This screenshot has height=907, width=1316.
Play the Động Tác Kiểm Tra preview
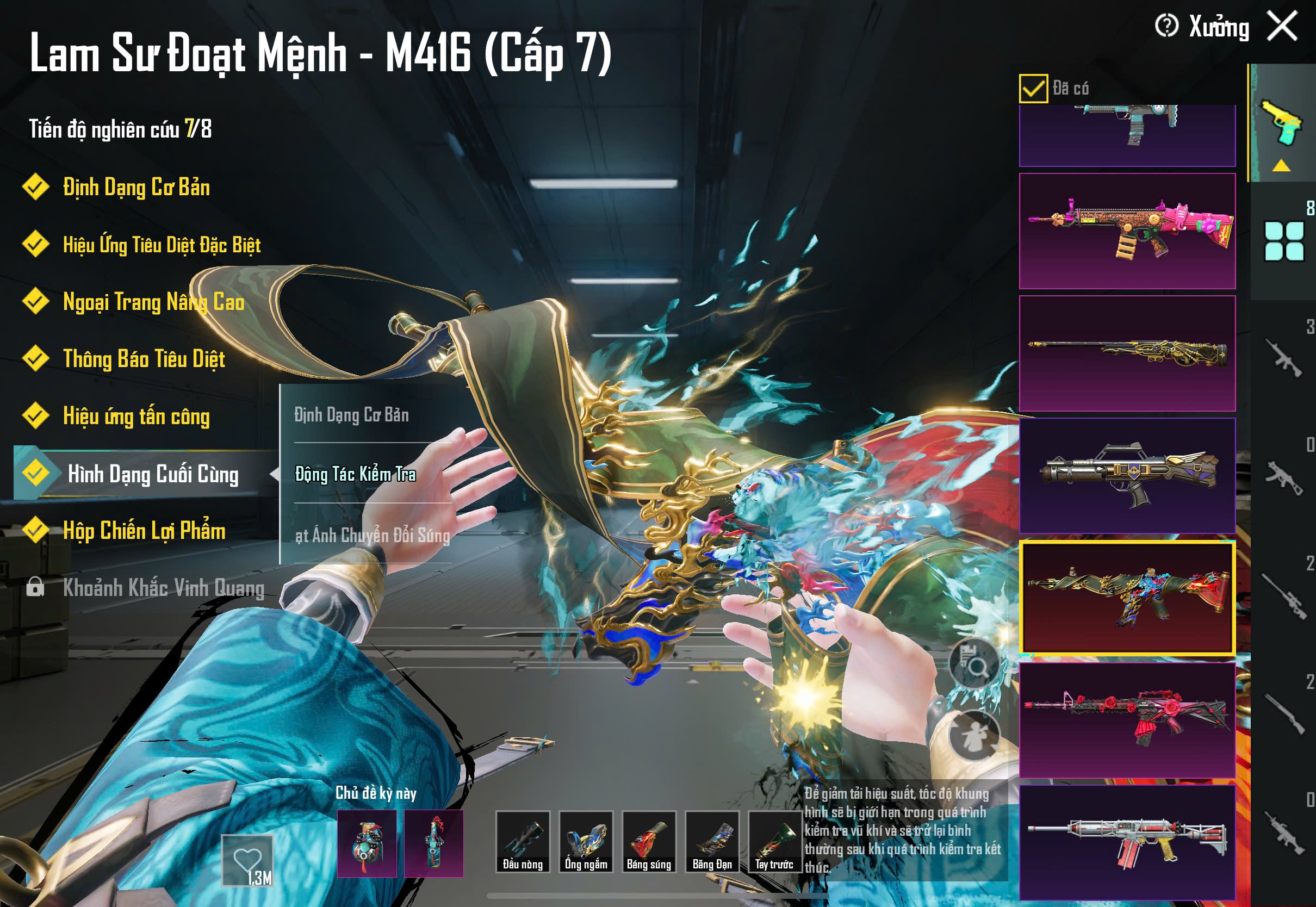[x=356, y=474]
